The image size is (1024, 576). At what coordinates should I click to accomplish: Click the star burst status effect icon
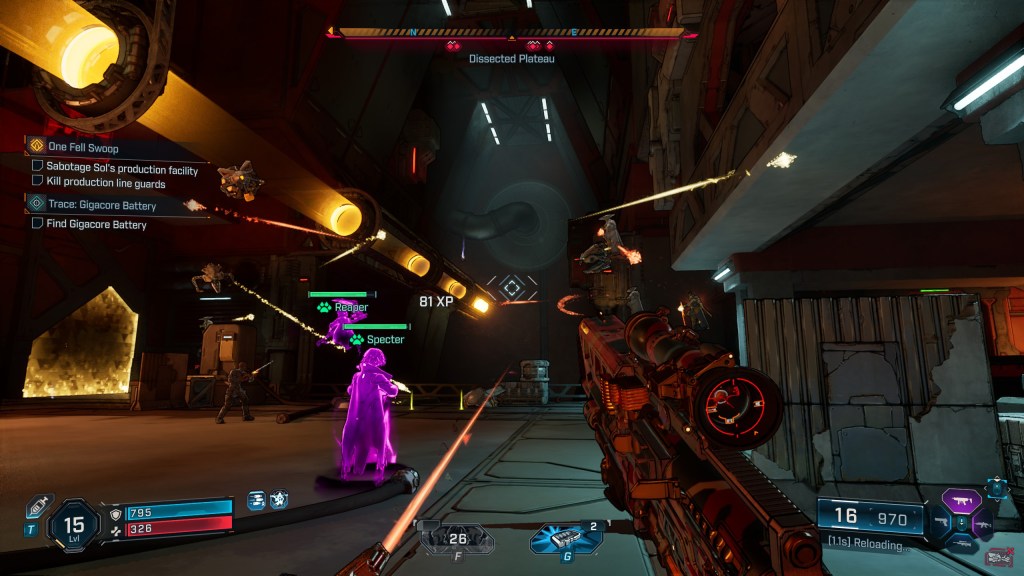[x=279, y=499]
